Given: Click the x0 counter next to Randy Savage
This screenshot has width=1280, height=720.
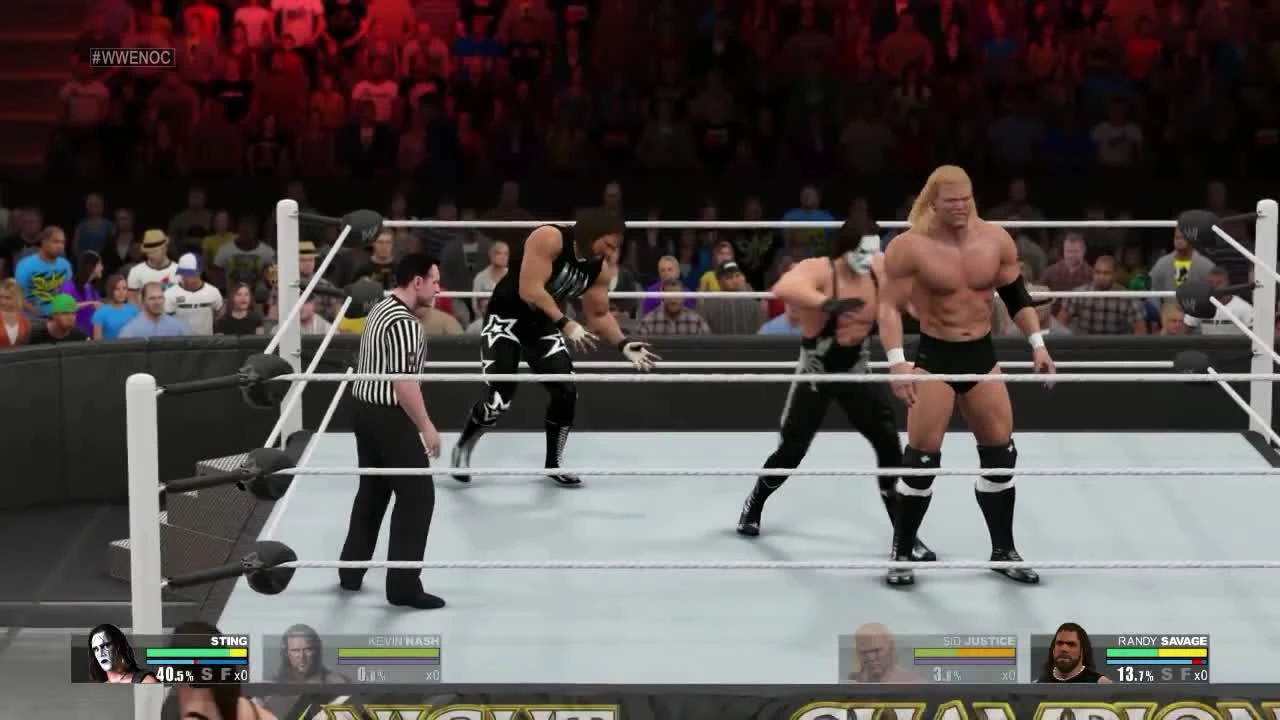Looking at the screenshot, I should (1201, 675).
